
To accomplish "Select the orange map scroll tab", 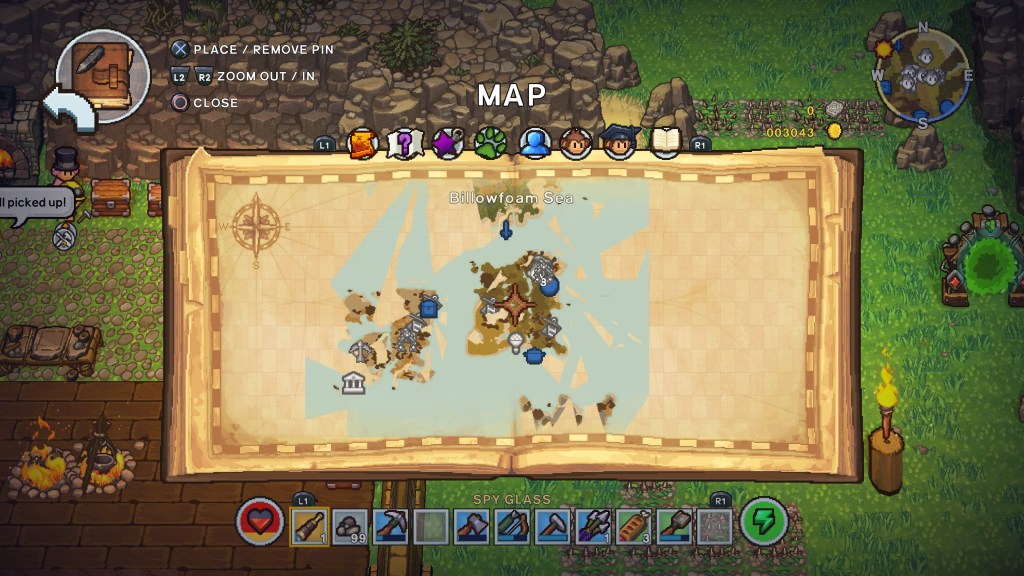I will [362, 144].
